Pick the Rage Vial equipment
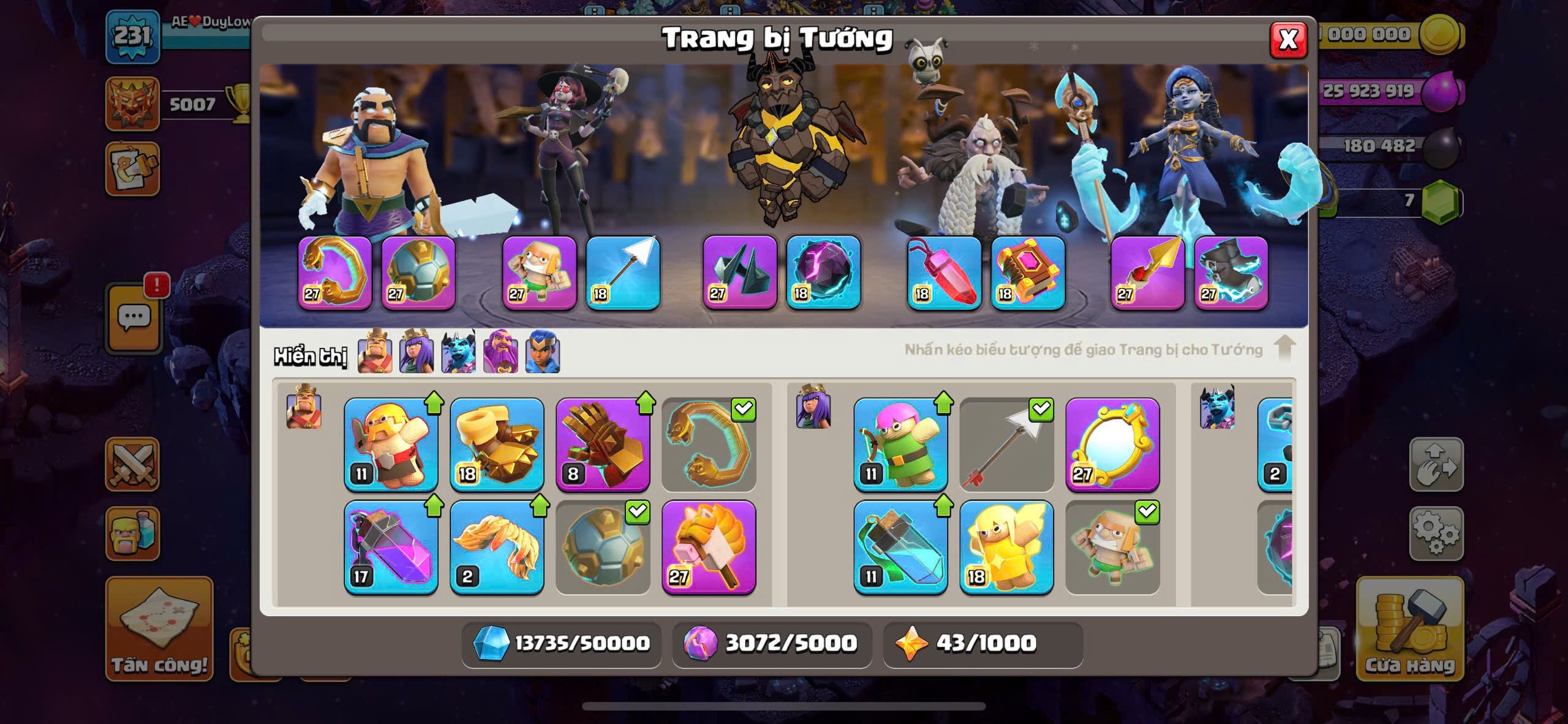1568x724 pixels. (391, 548)
